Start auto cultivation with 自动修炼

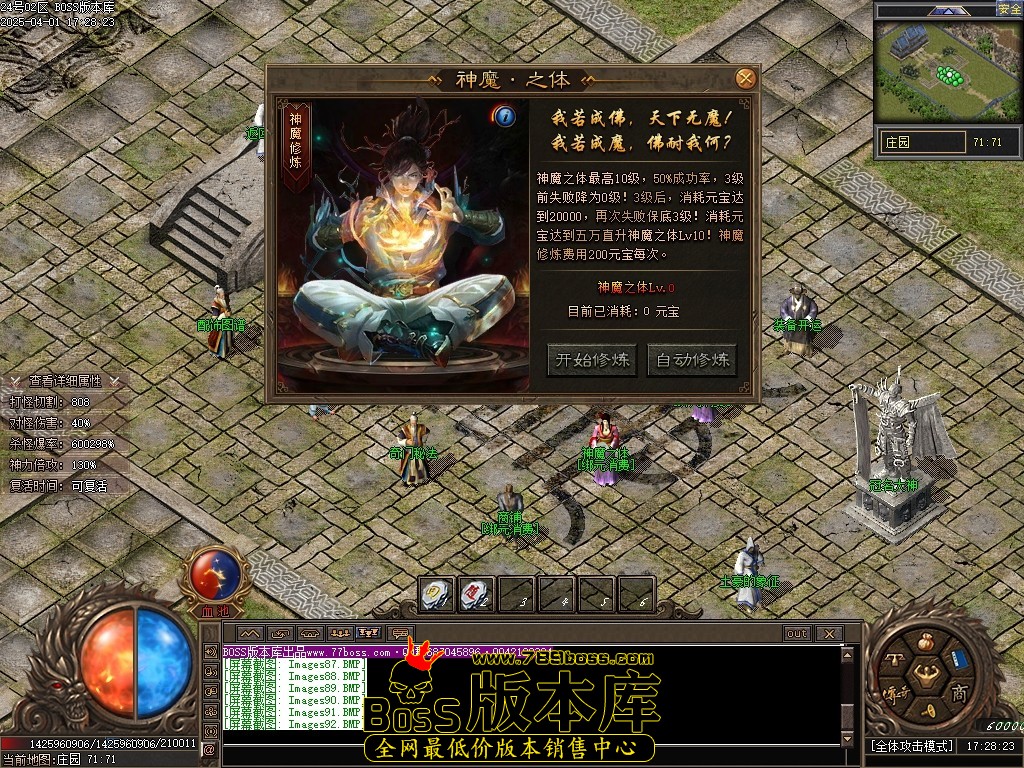point(692,360)
